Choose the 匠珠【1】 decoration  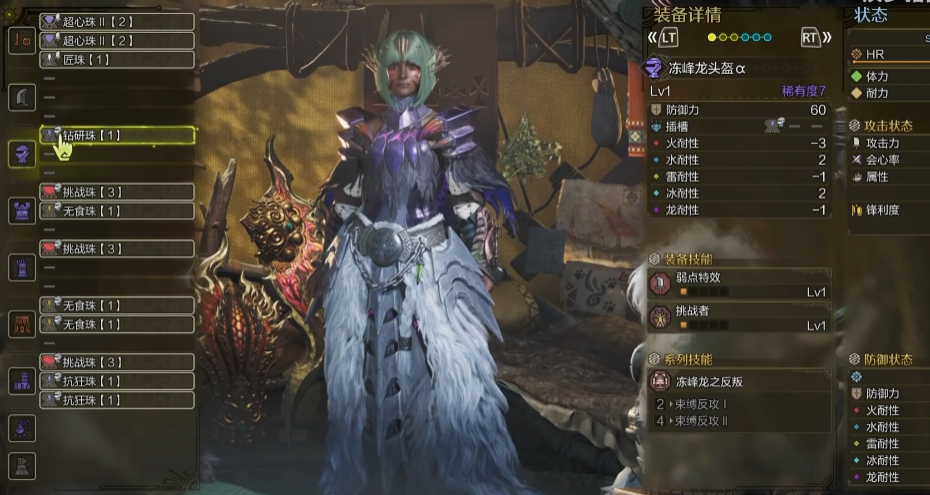116,60
